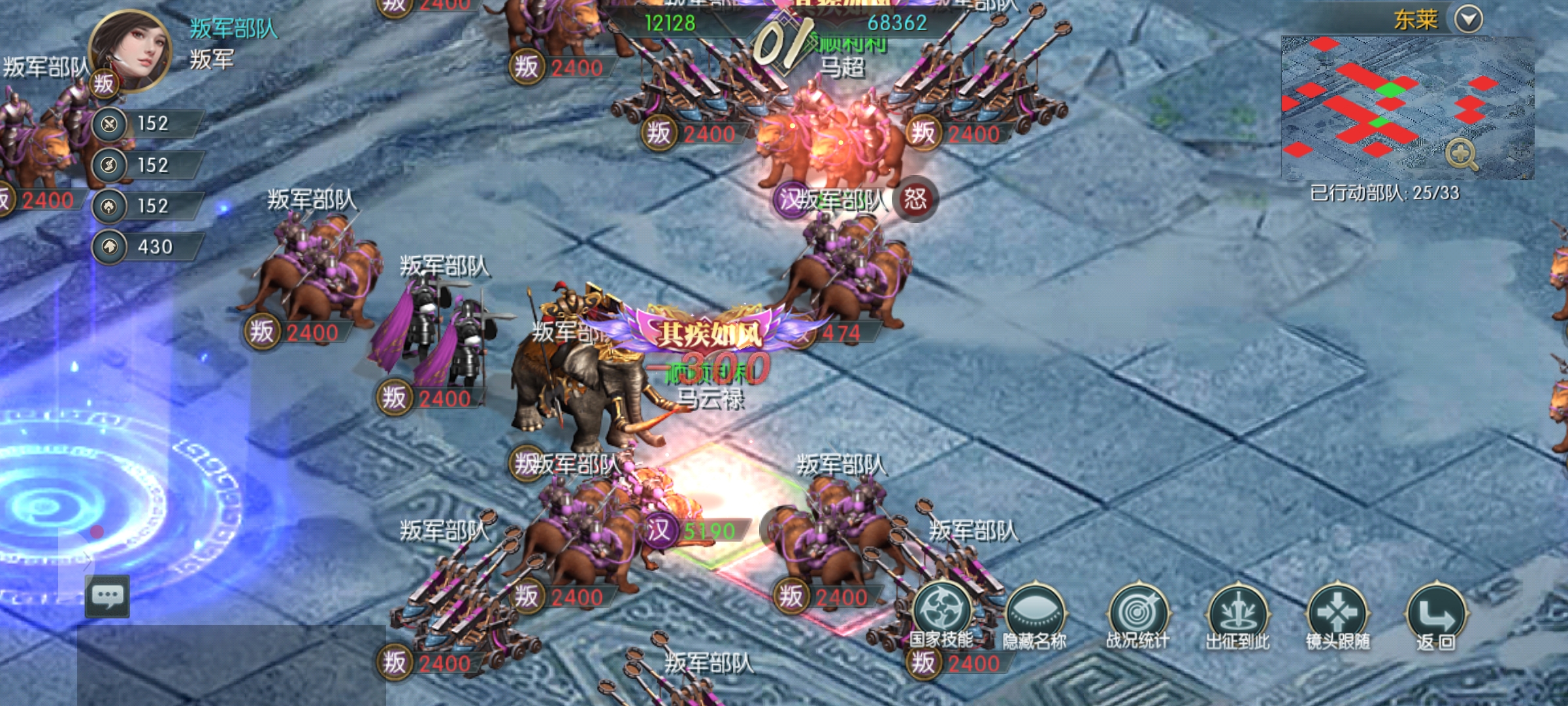Click the 返回 return button
This screenshot has width=1568, height=706.
click(x=1436, y=614)
